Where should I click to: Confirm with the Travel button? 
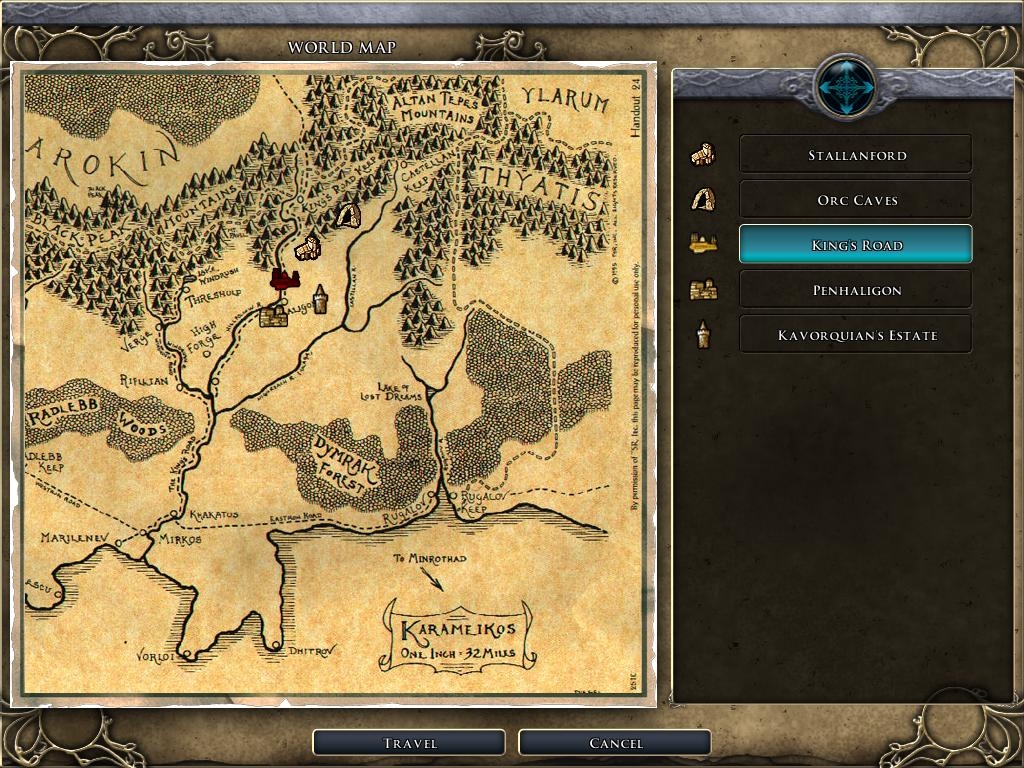coord(408,743)
